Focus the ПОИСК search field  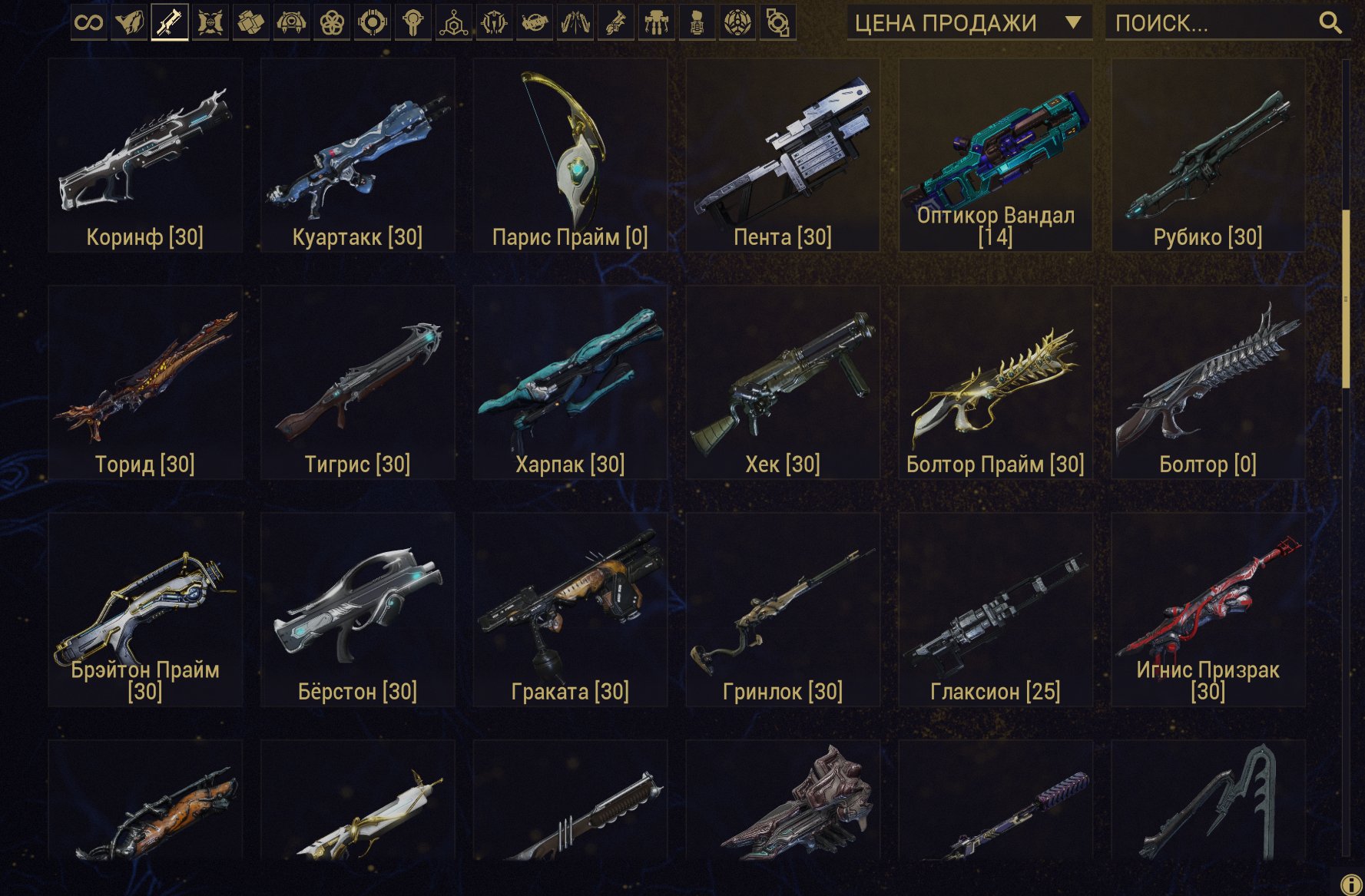(x=1211, y=23)
